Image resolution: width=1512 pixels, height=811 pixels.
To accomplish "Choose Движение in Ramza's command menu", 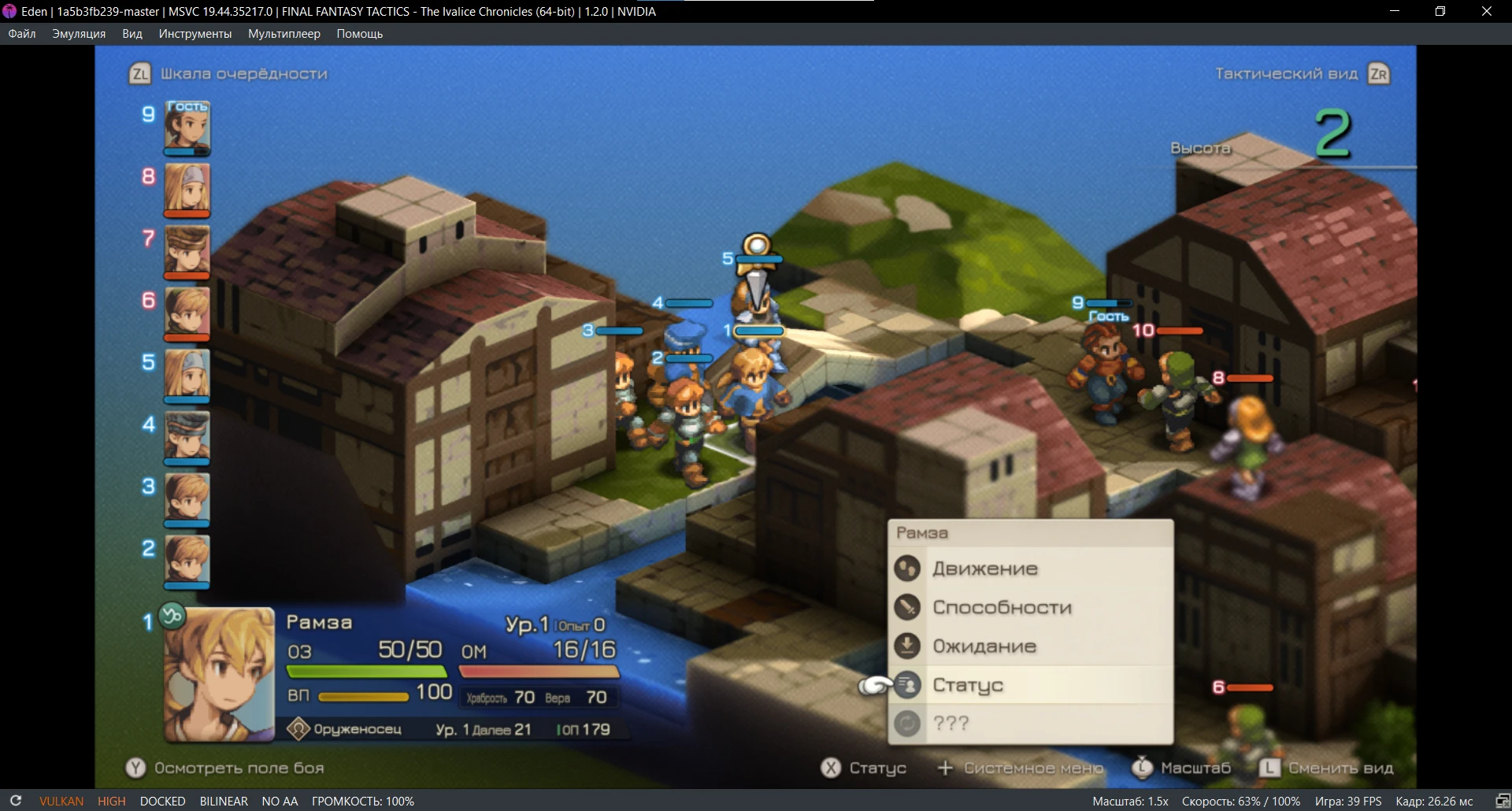I will (984, 568).
